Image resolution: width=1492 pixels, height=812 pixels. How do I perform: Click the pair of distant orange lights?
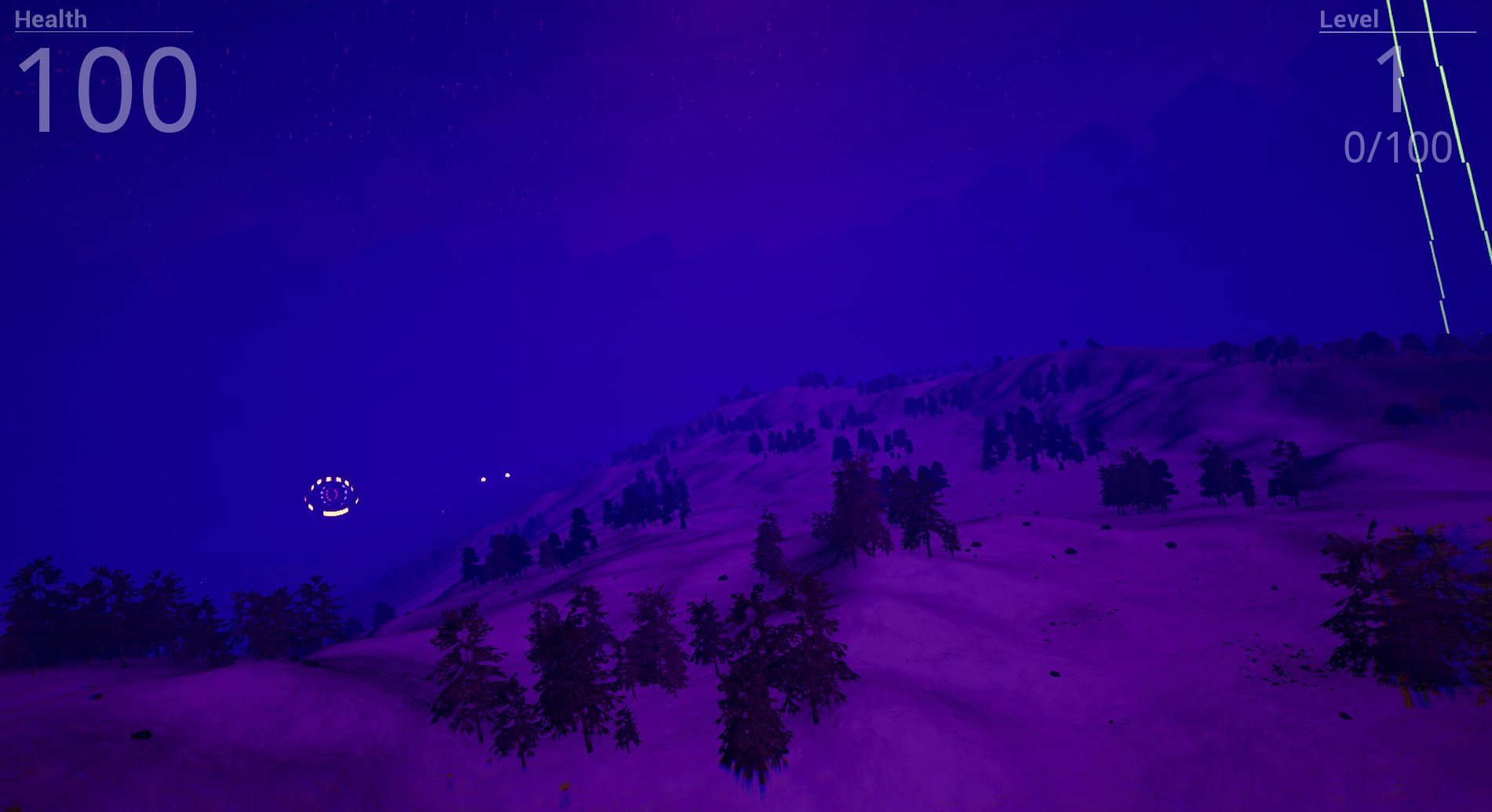click(x=495, y=475)
